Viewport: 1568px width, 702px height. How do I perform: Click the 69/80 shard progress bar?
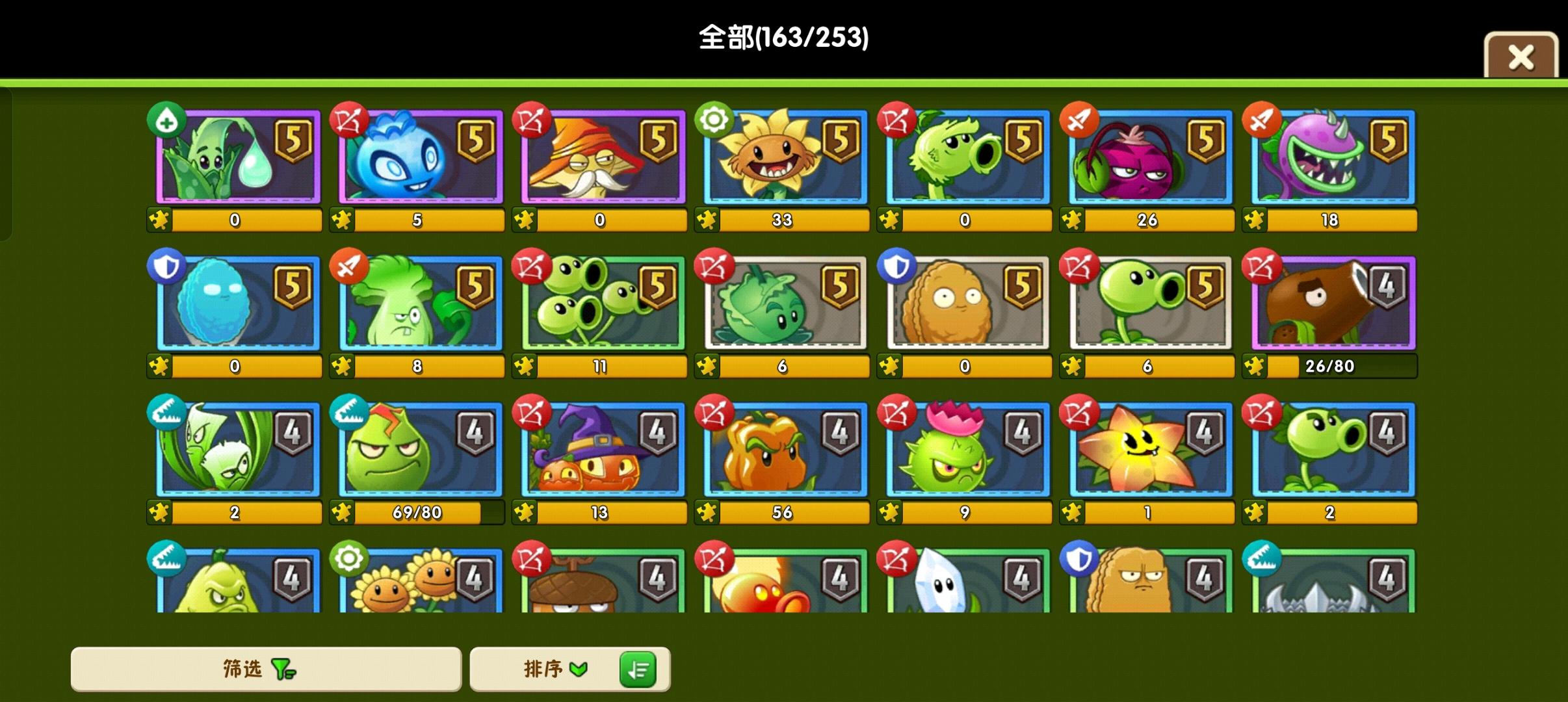tap(418, 512)
